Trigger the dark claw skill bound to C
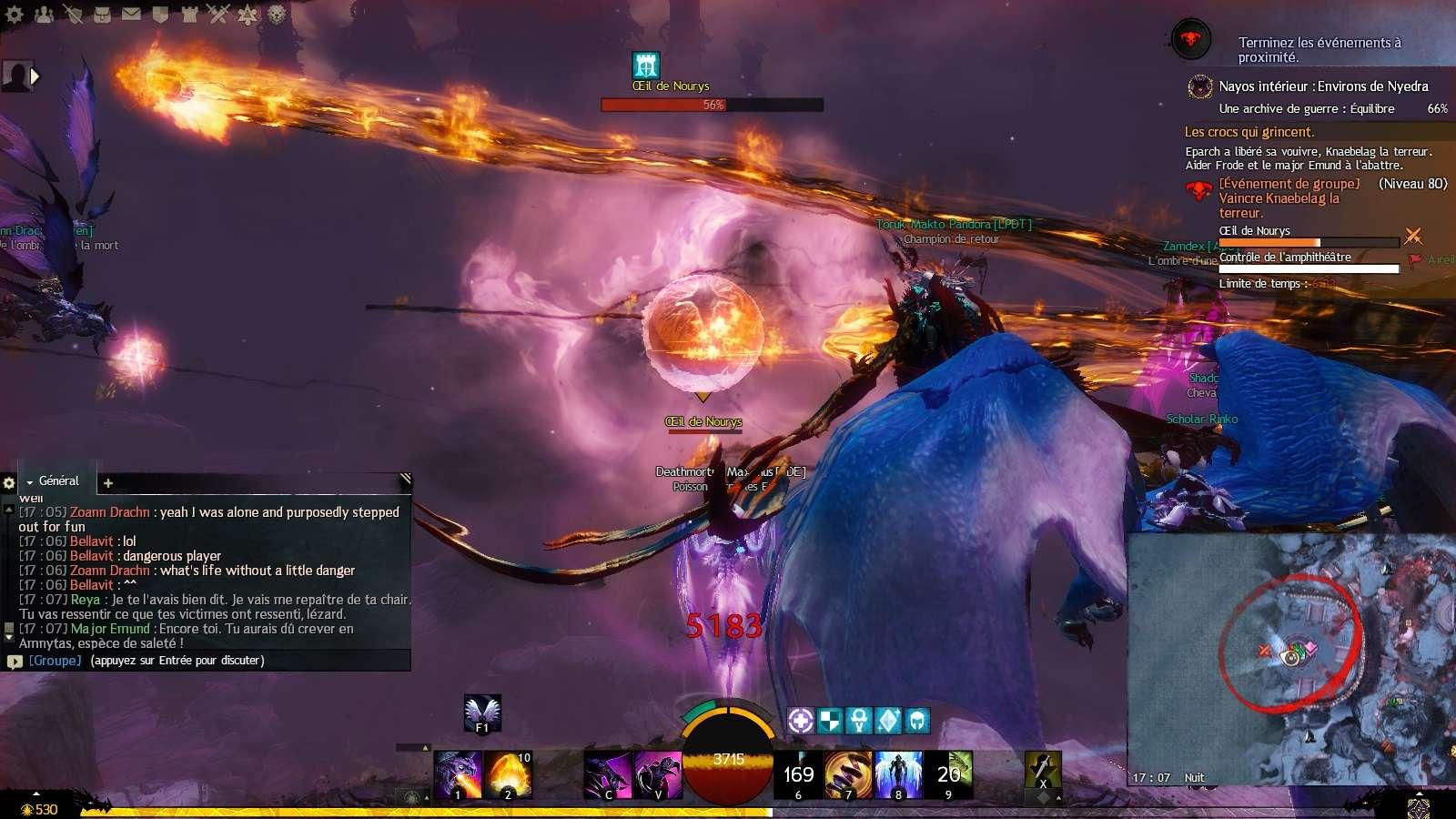Screen dimensions: 1456x819 (607, 774)
